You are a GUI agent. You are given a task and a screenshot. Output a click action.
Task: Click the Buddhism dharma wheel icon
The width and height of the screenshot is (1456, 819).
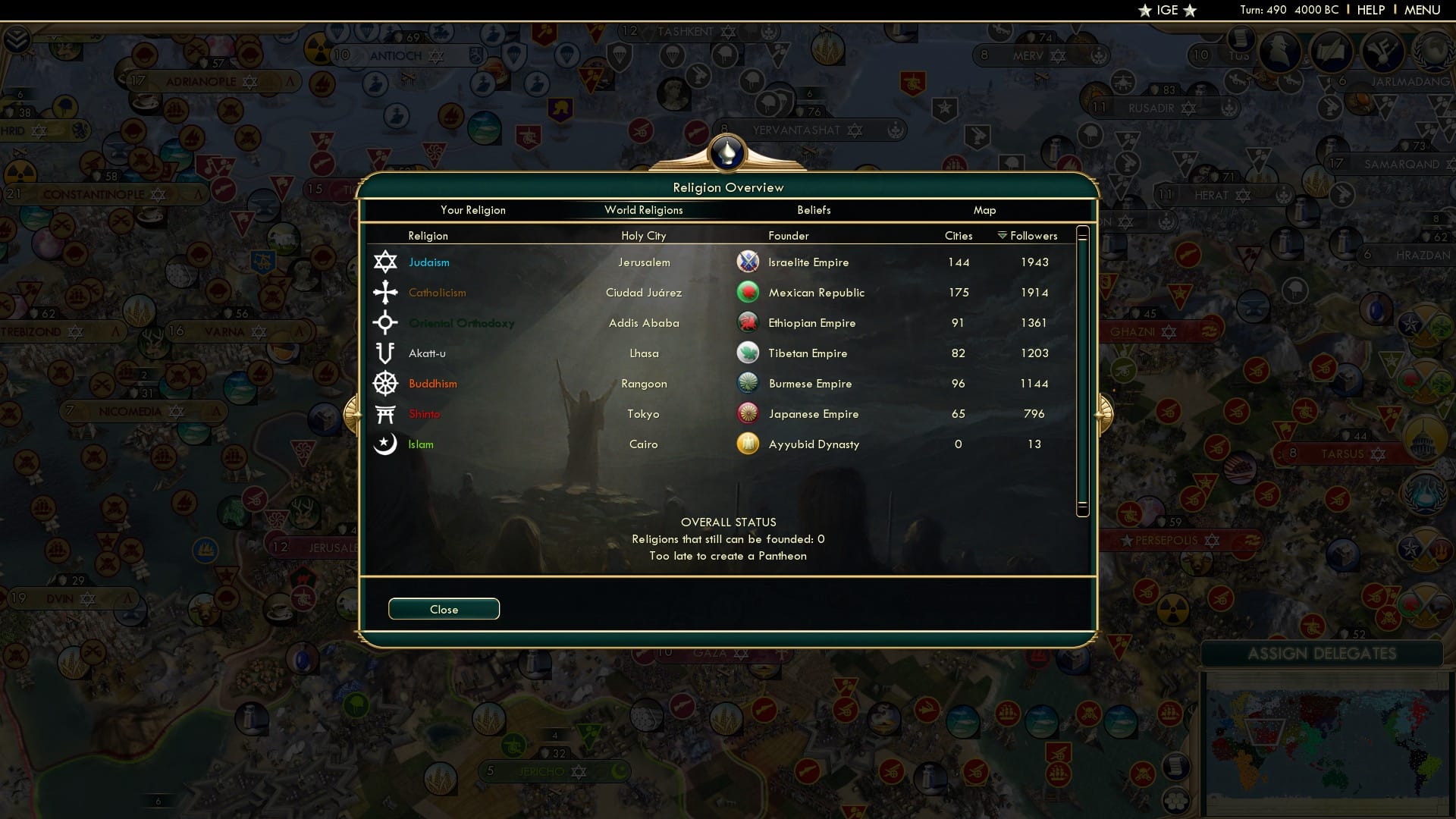386,383
